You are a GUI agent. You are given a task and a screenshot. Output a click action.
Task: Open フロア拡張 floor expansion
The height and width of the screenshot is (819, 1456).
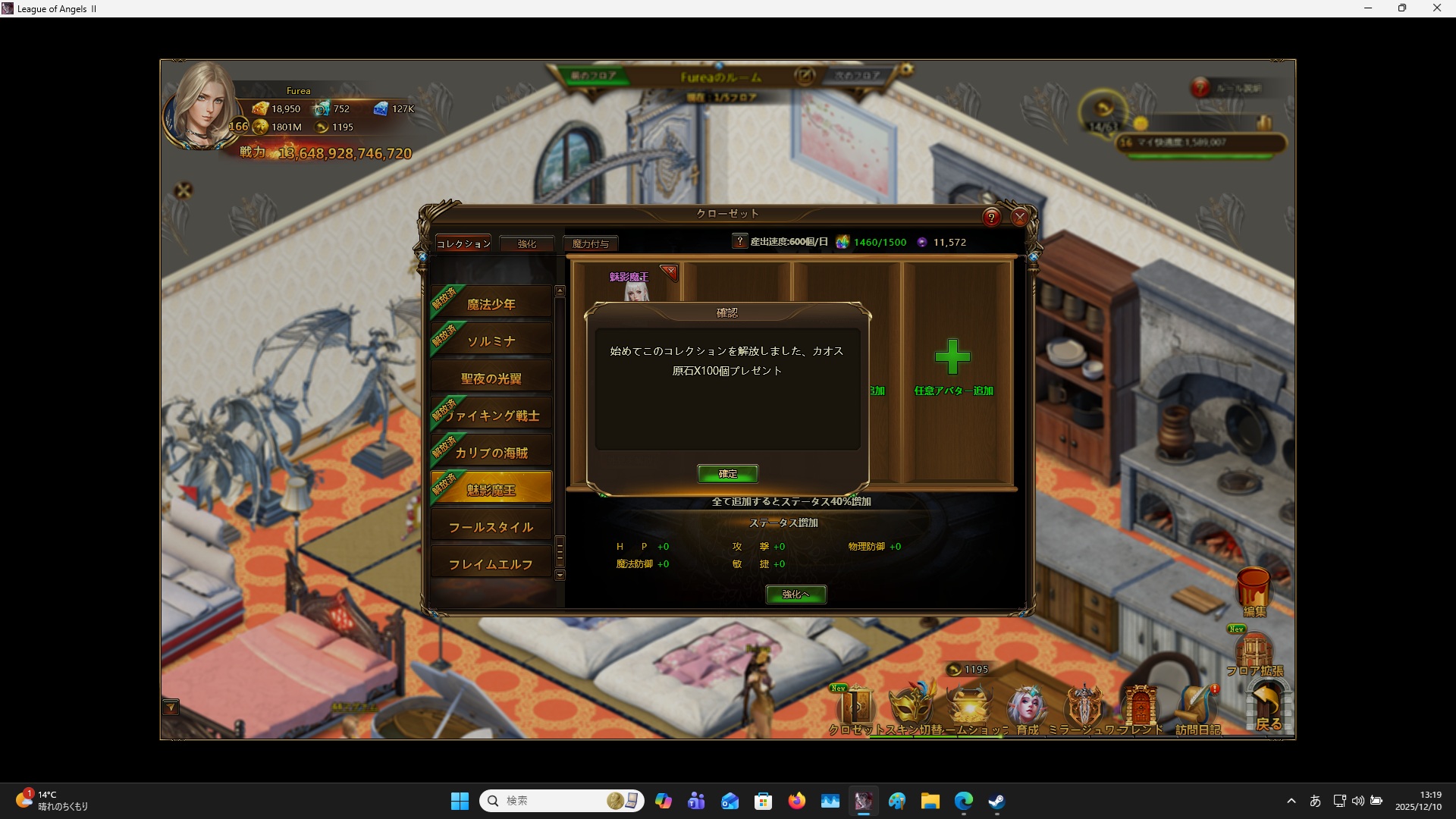tap(1254, 652)
